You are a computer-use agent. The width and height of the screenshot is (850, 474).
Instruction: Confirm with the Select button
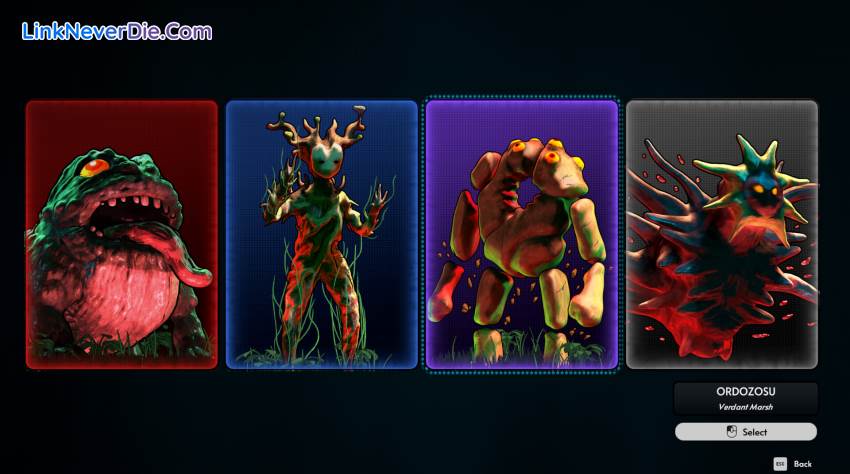746,432
